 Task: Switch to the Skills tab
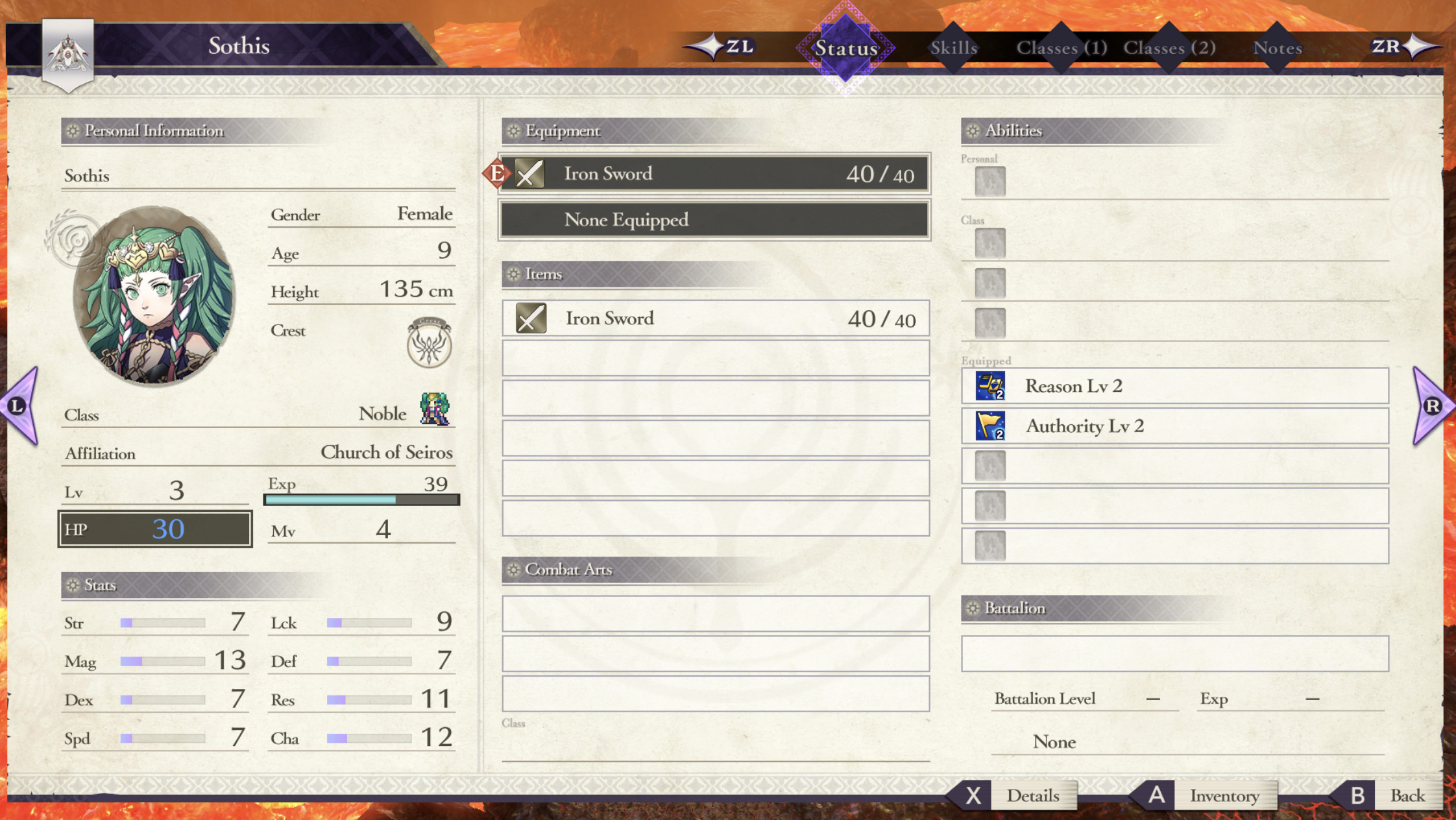954,47
